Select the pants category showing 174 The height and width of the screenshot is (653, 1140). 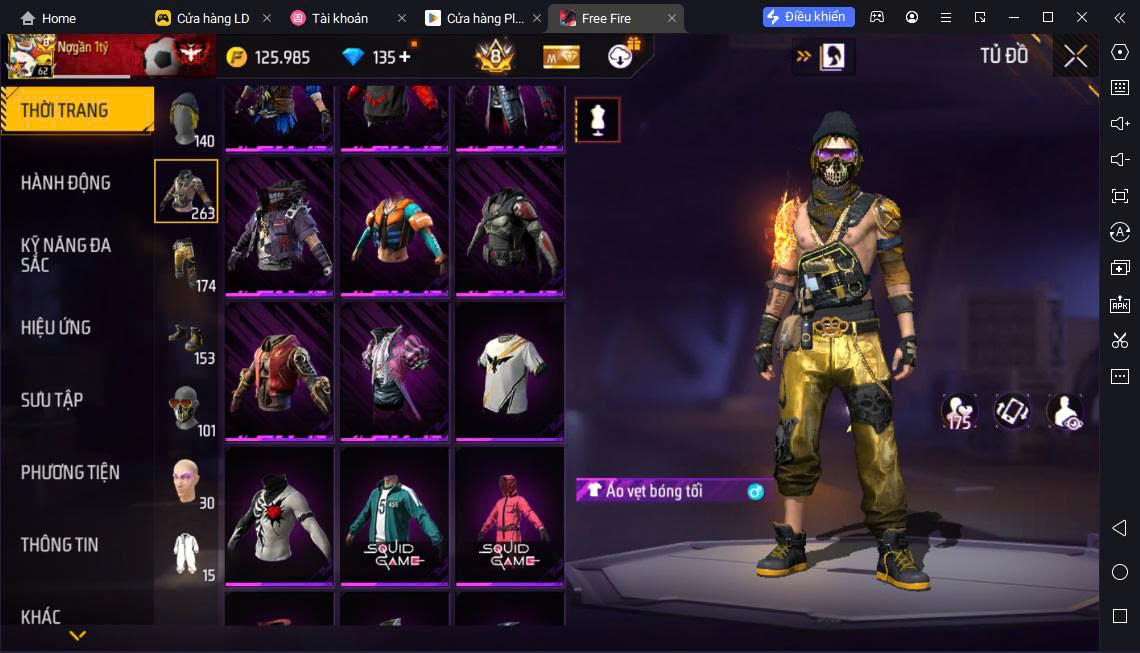point(186,264)
